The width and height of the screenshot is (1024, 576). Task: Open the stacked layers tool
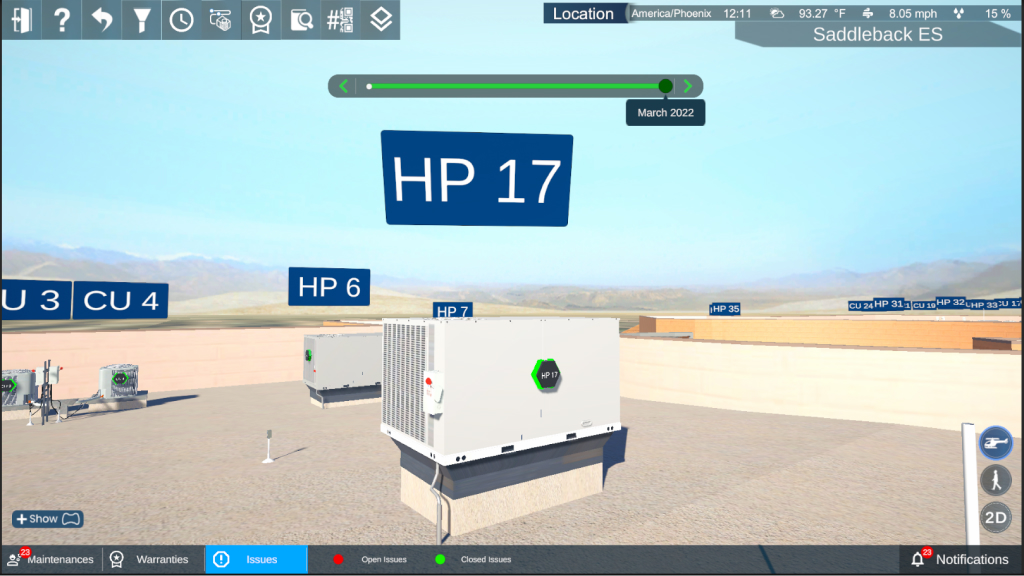click(x=380, y=20)
